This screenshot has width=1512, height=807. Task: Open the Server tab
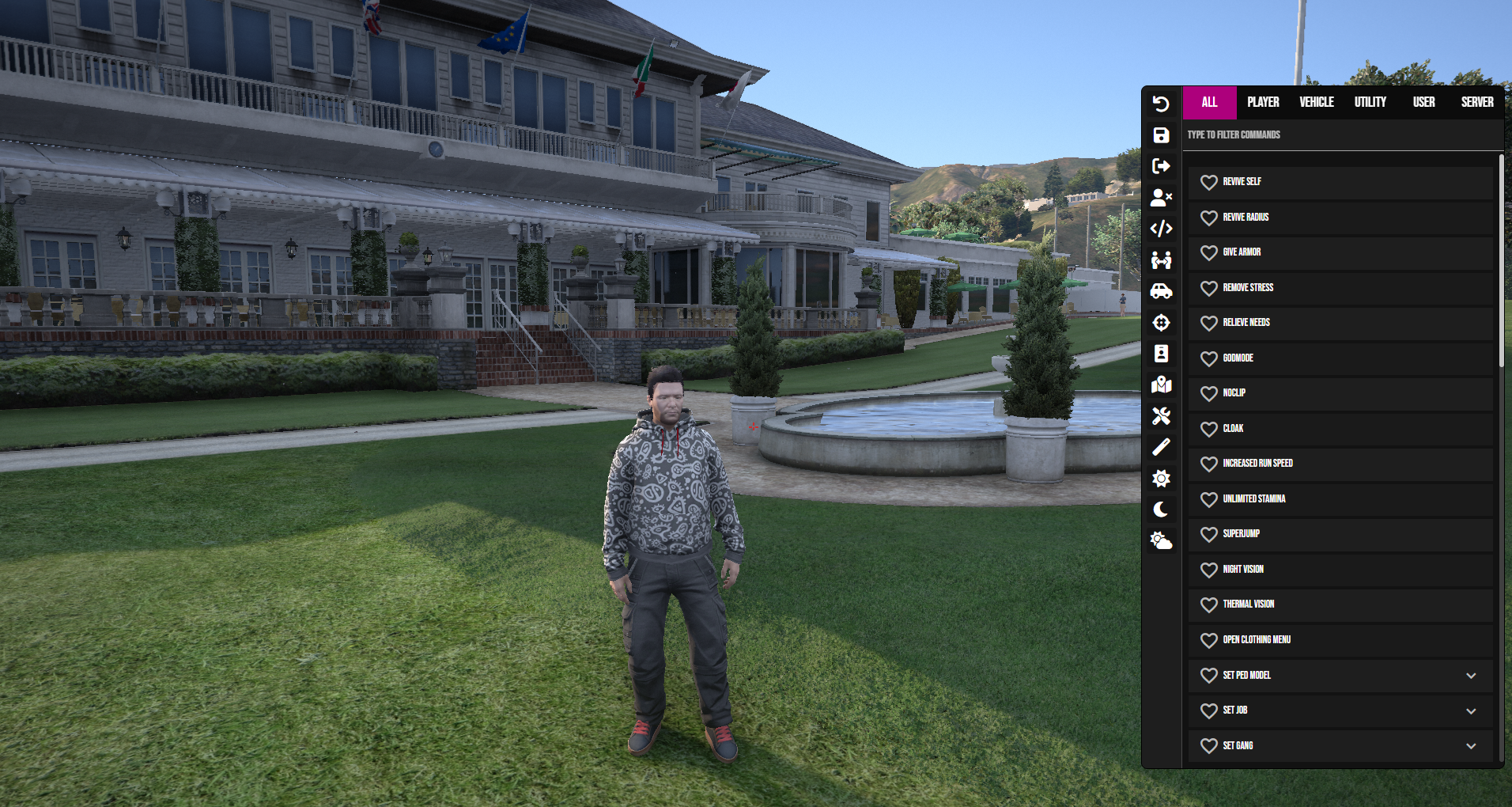(x=1476, y=102)
